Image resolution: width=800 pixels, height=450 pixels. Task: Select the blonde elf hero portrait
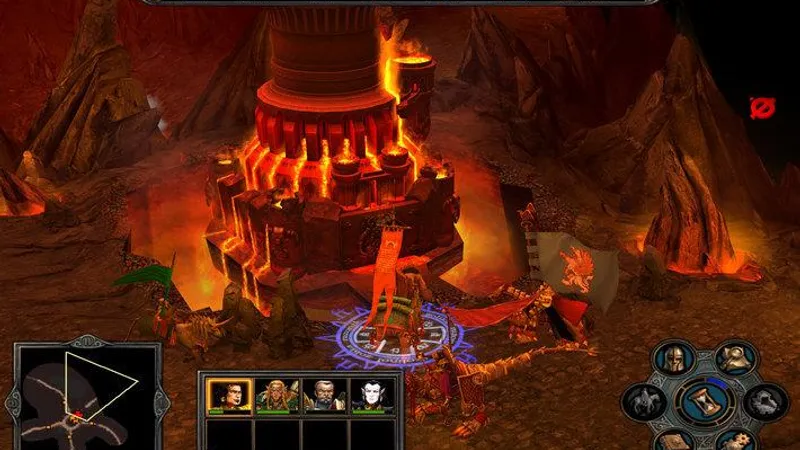coord(272,395)
